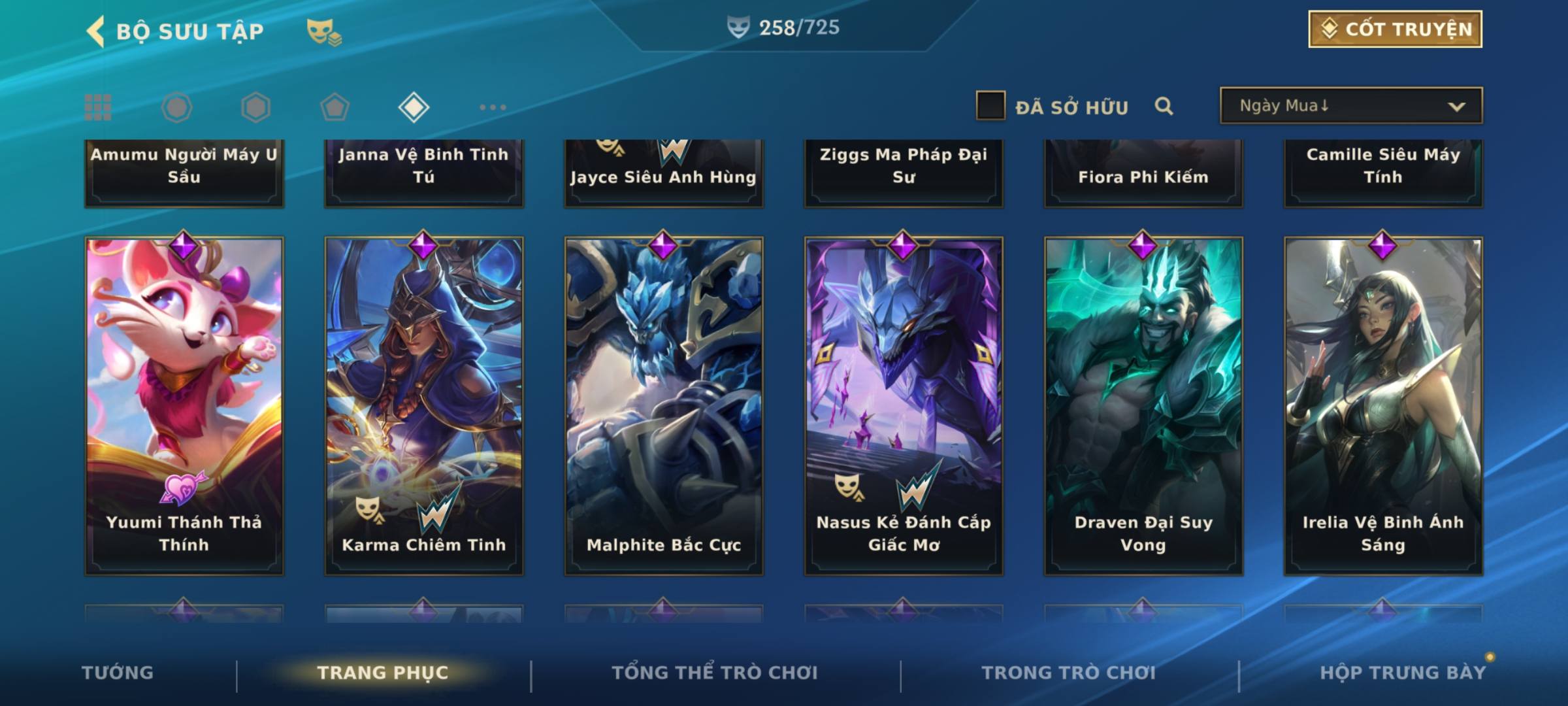Choose Irelia Vệ Binh Ánh Sáng card

(1383, 405)
